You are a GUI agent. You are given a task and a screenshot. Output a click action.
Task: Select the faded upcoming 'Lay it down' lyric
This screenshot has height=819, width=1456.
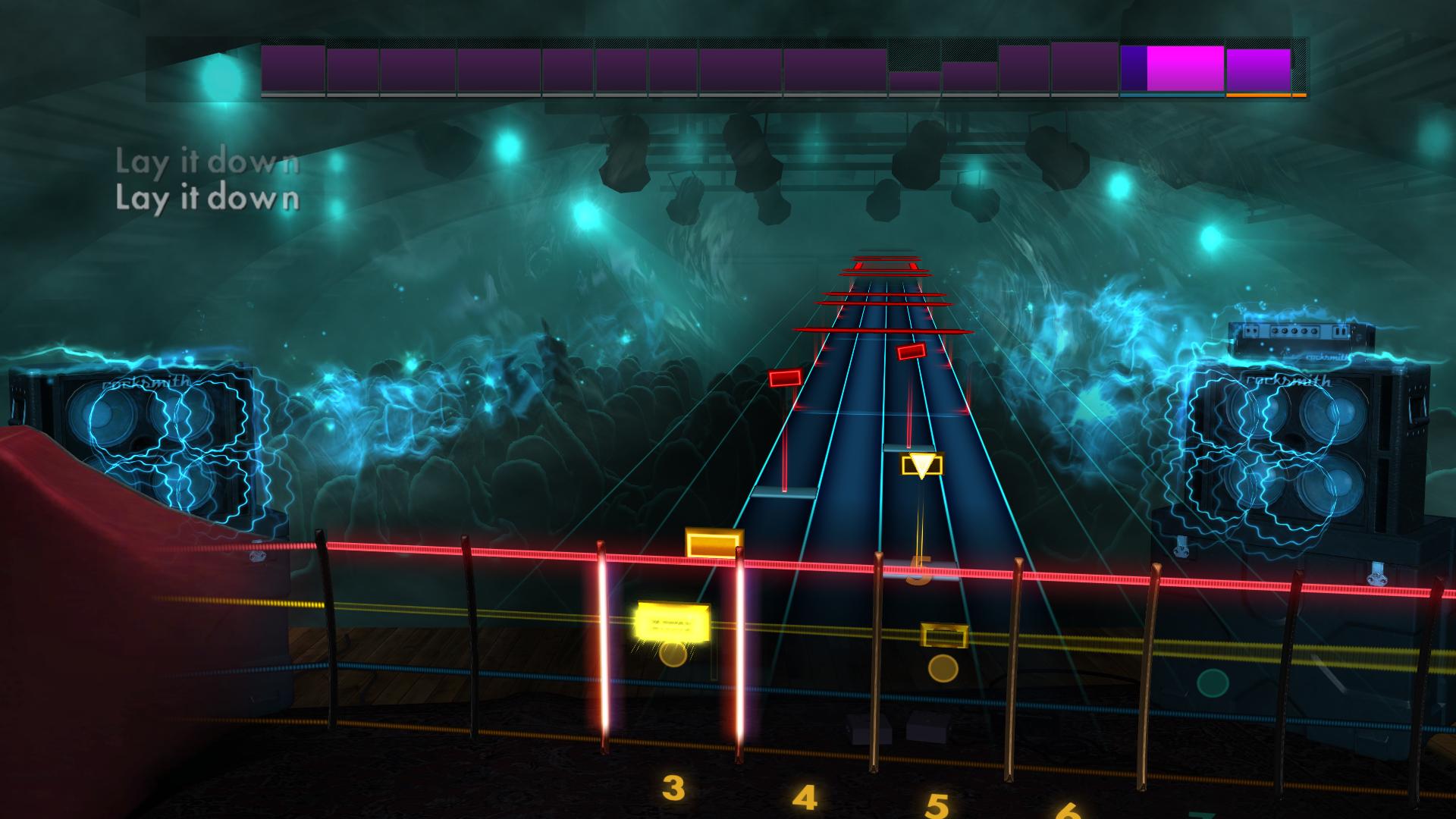[x=206, y=161]
